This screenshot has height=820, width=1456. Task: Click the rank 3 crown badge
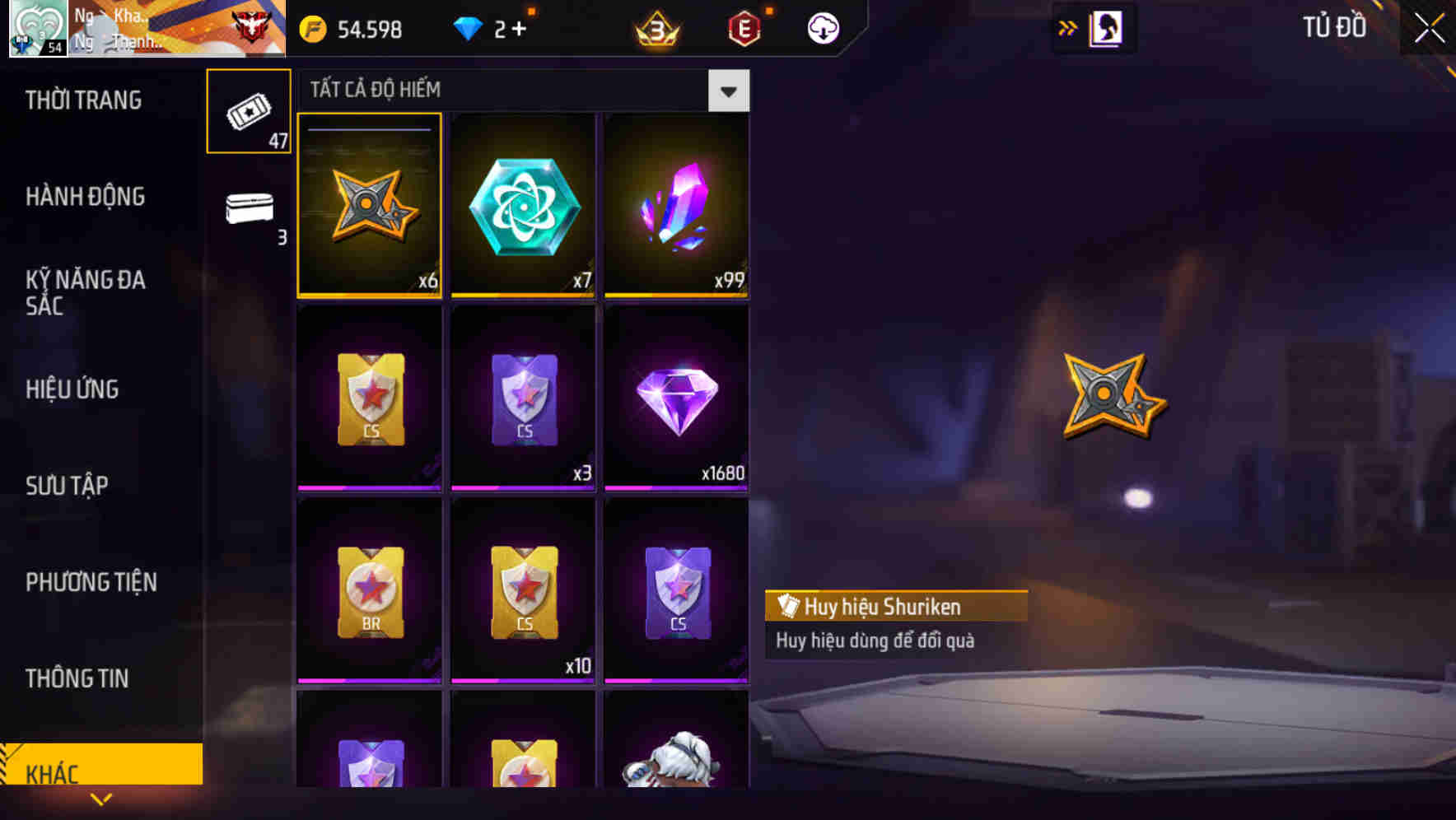(x=655, y=27)
